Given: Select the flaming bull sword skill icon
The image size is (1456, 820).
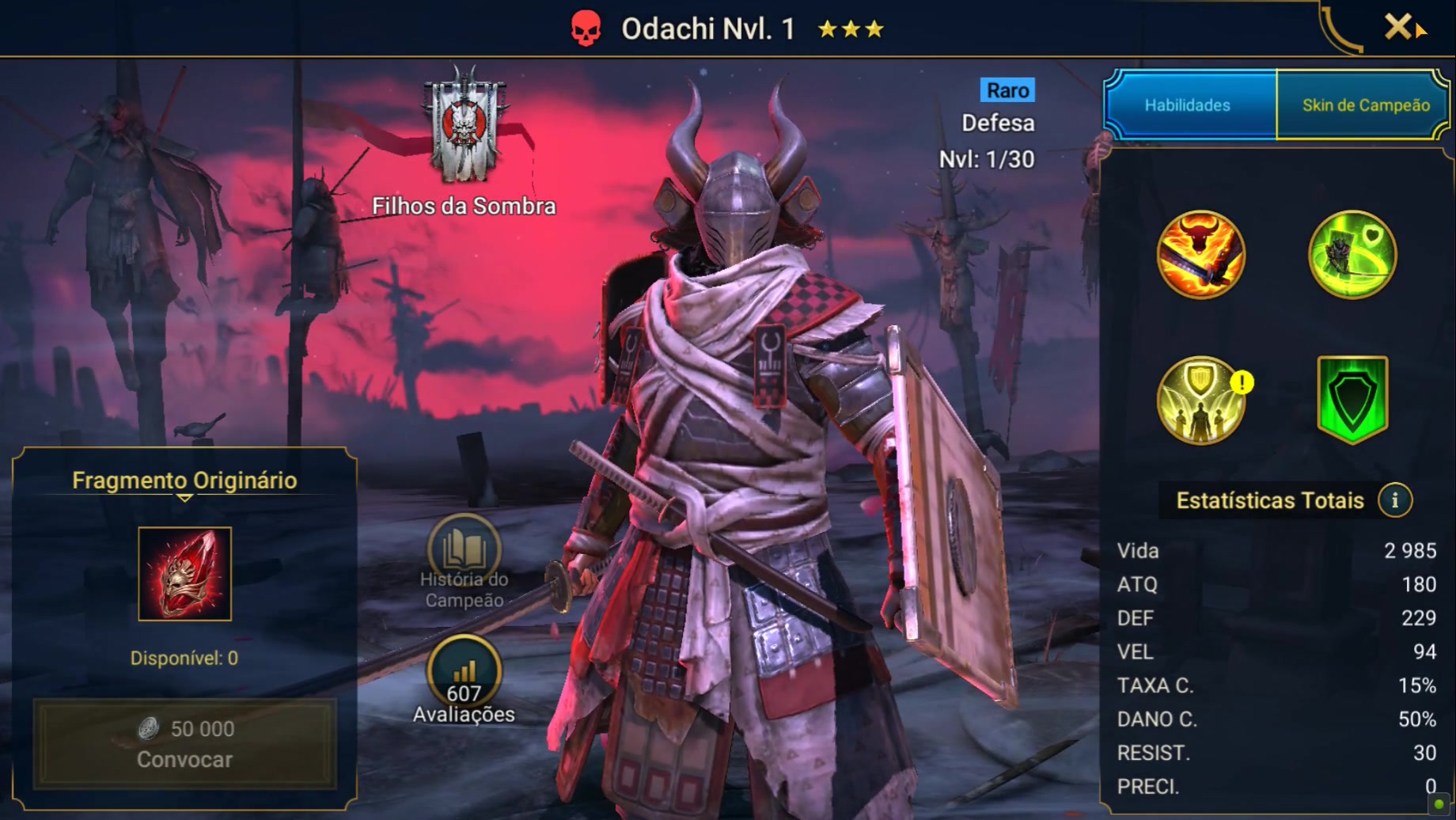Looking at the screenshot, I should coord(1200,255).
